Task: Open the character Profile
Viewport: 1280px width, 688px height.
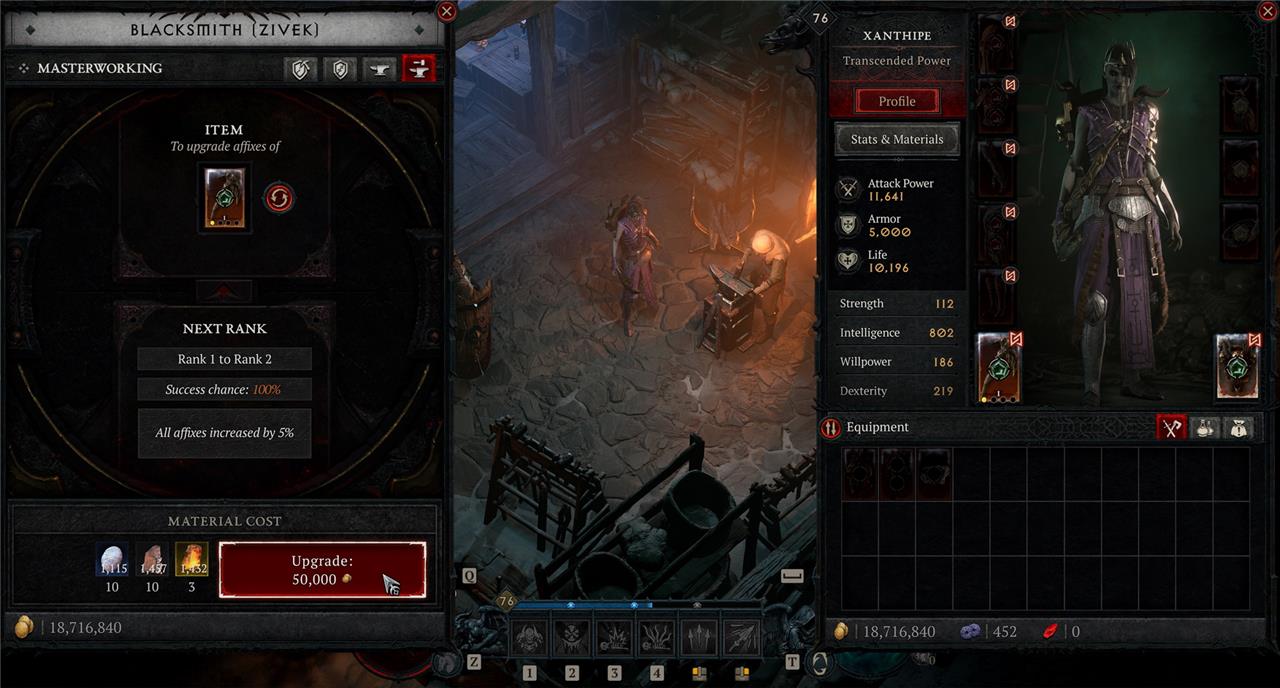Action: pyautogui.click(x=896, y=101)
